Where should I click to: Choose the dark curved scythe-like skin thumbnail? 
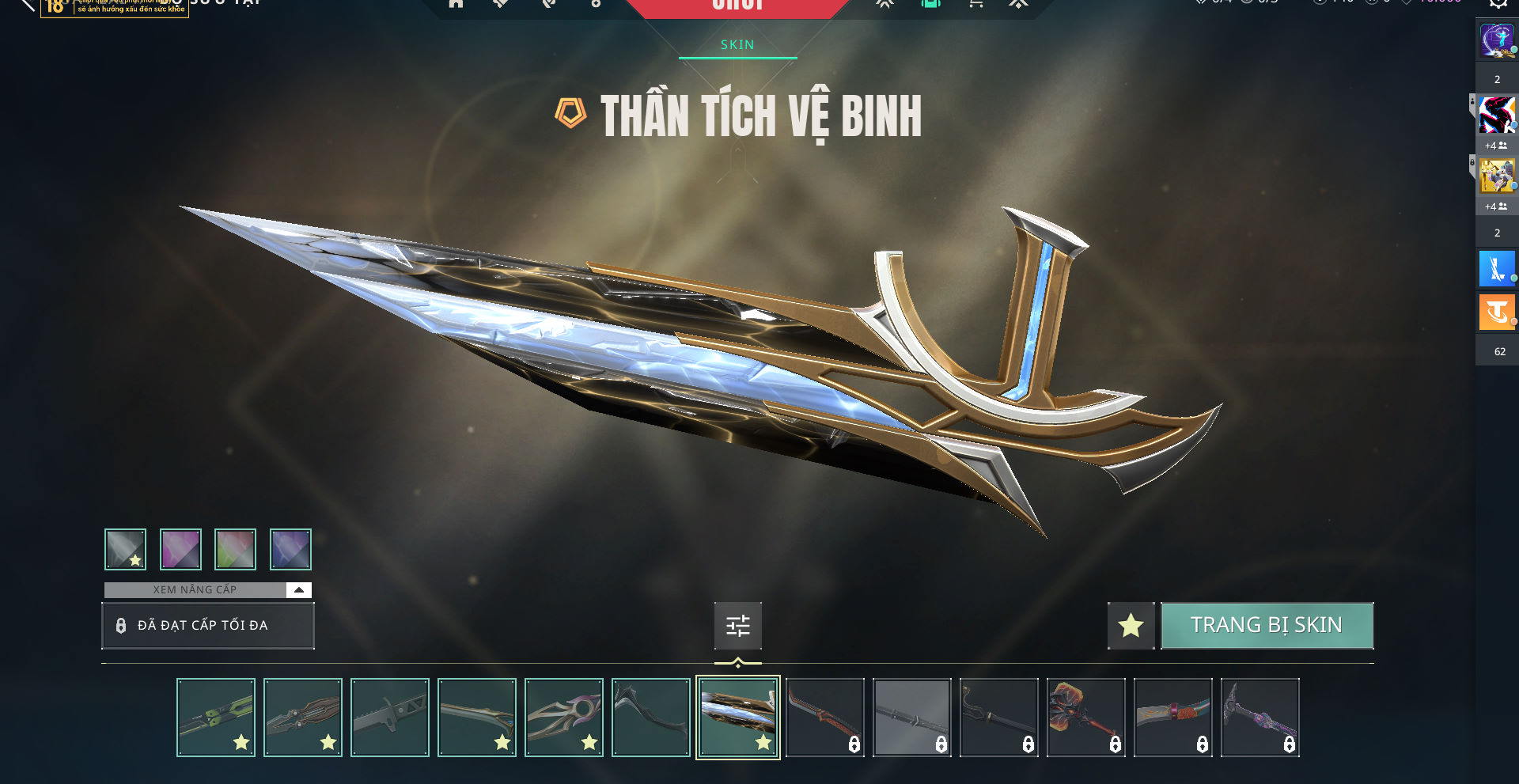tap(651, 718)
